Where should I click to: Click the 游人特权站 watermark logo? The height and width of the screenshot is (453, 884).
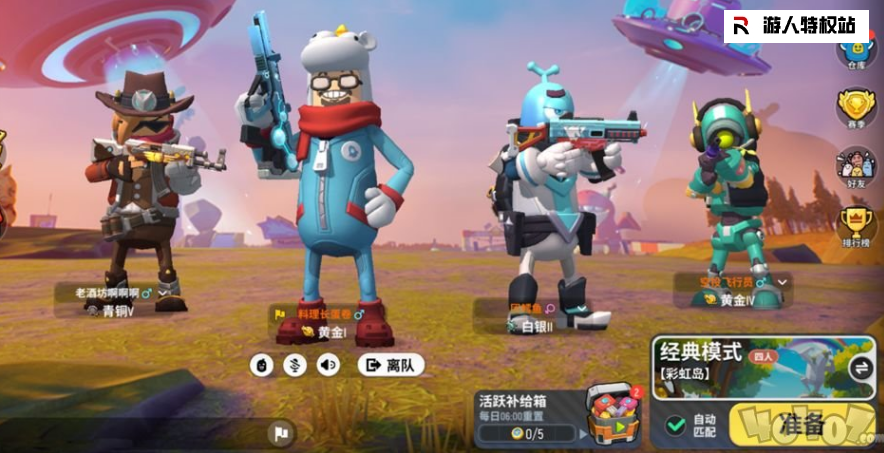pyautogui.click(x=796, y=26)
